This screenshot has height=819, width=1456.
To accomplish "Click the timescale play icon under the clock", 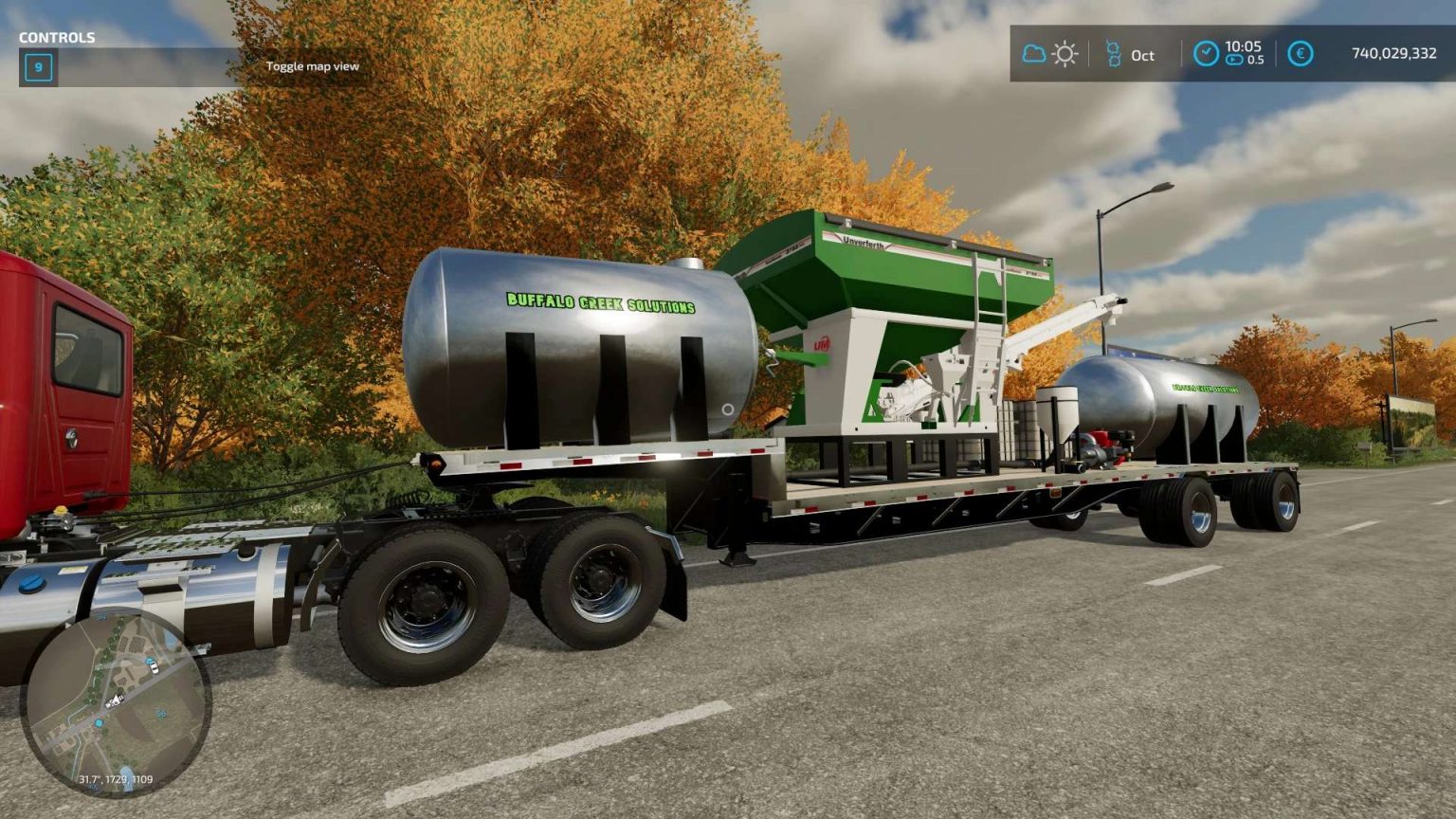I will [x=1234, y=60].
